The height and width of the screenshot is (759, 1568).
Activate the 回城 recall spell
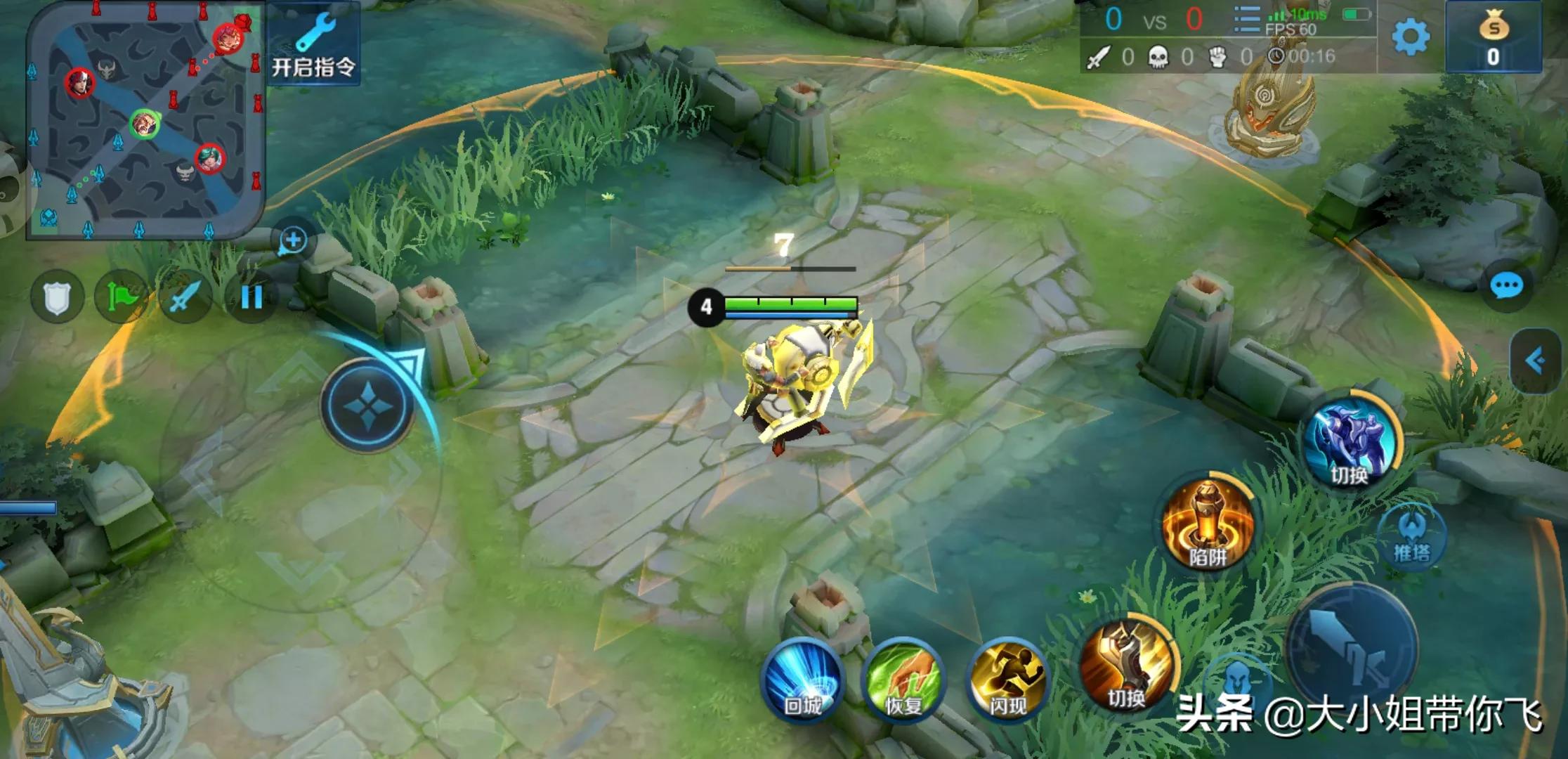point(802,680)
